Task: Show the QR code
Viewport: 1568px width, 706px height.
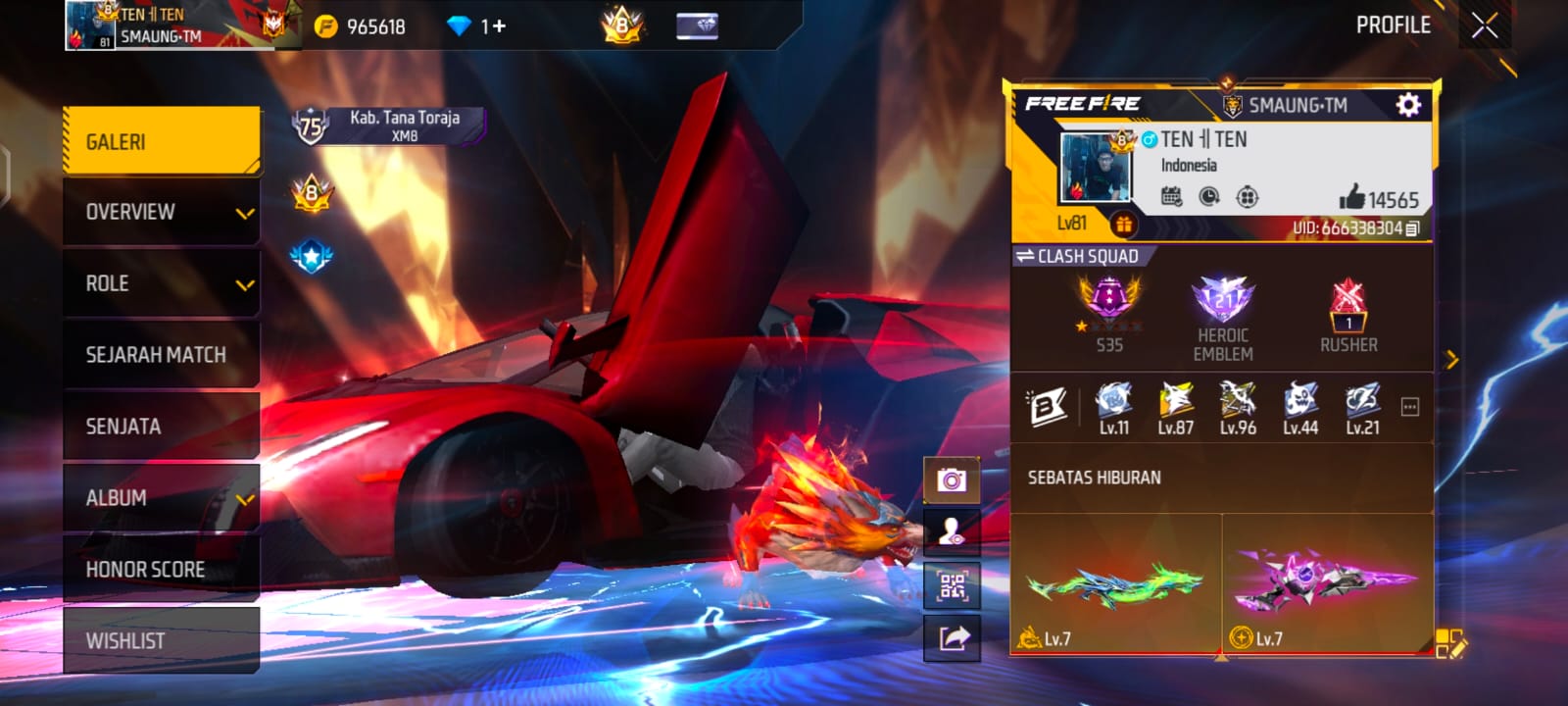Action: (x=952, y=585)
